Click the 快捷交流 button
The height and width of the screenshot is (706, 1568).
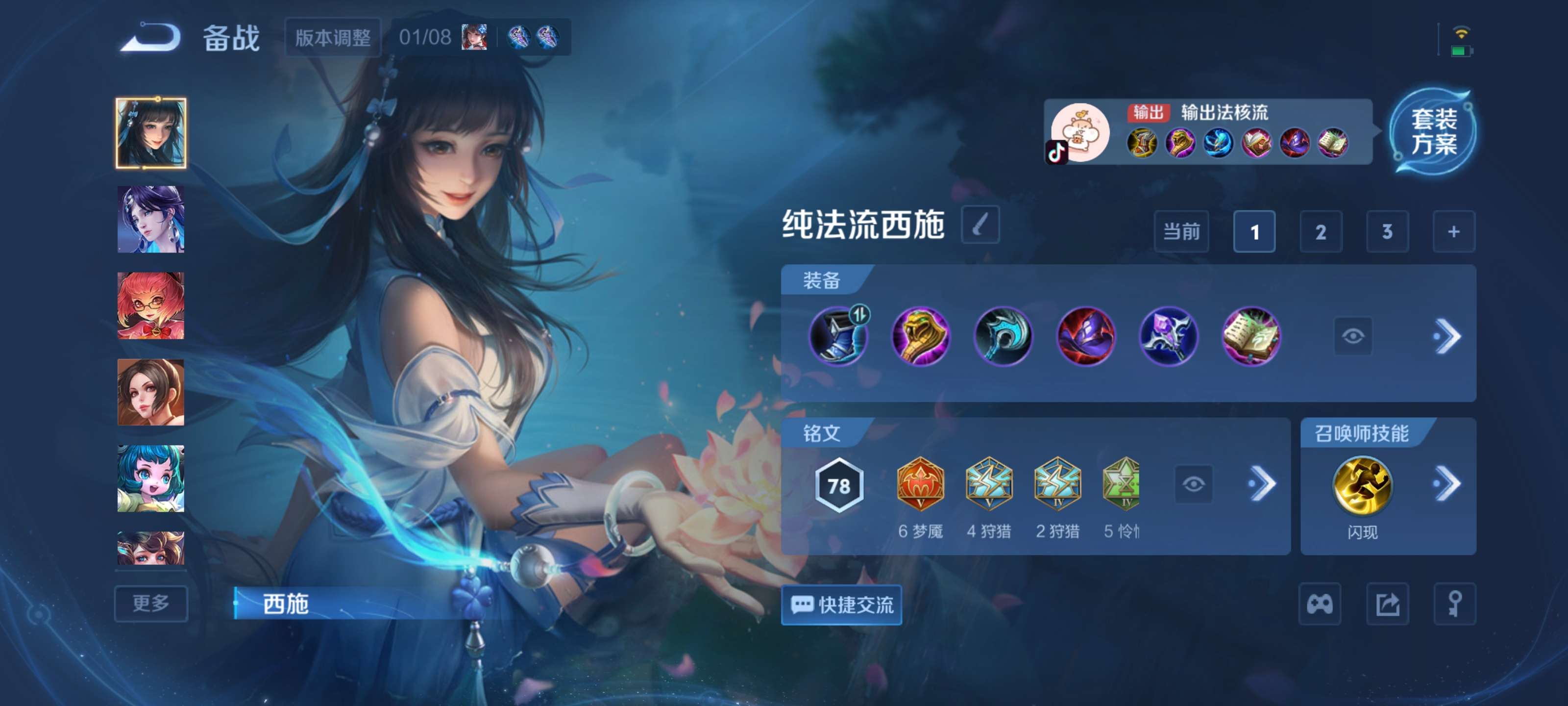(842, 605)
